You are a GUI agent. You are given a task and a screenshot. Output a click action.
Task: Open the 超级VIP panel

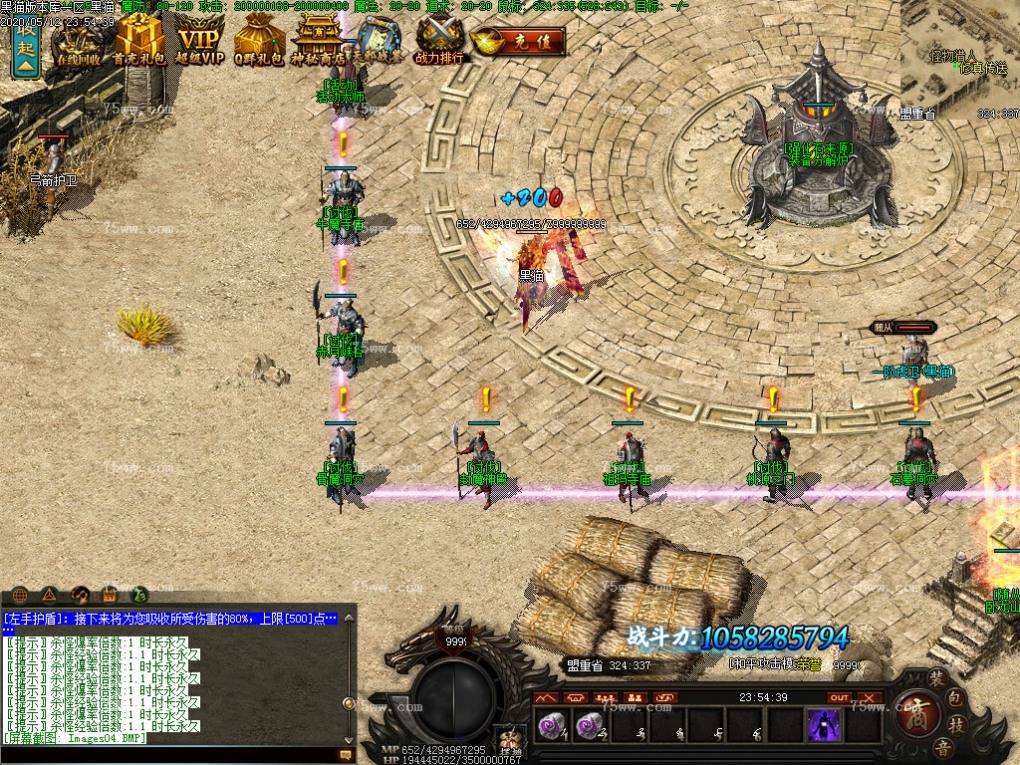pyautogui.click(x=200, y=42)
